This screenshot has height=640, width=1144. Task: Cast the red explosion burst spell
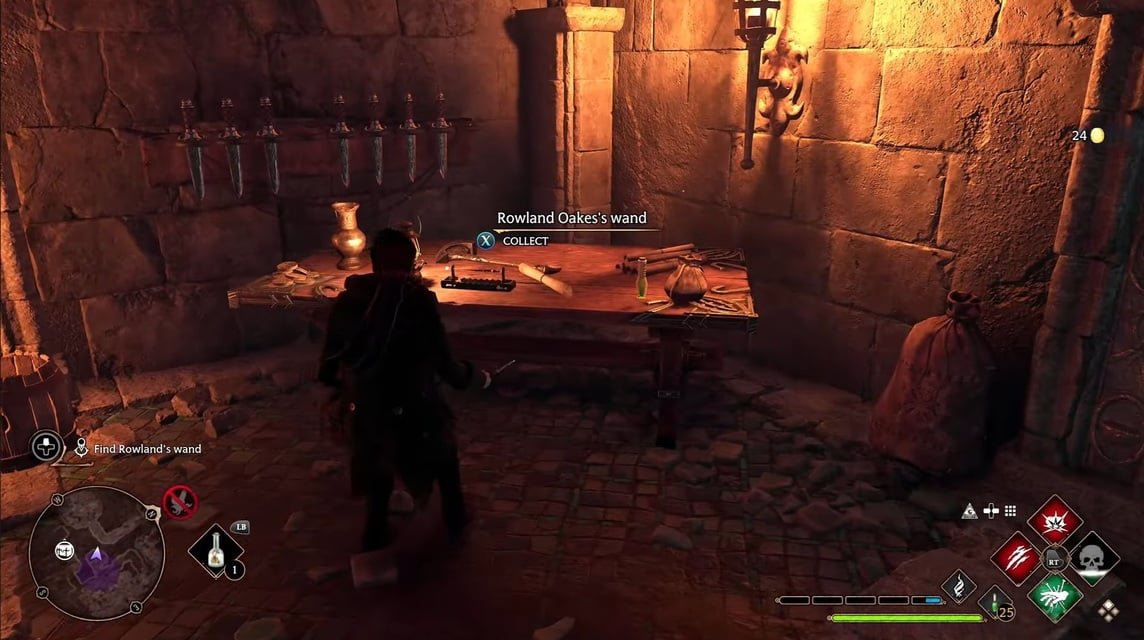(x=1054, y=521)
